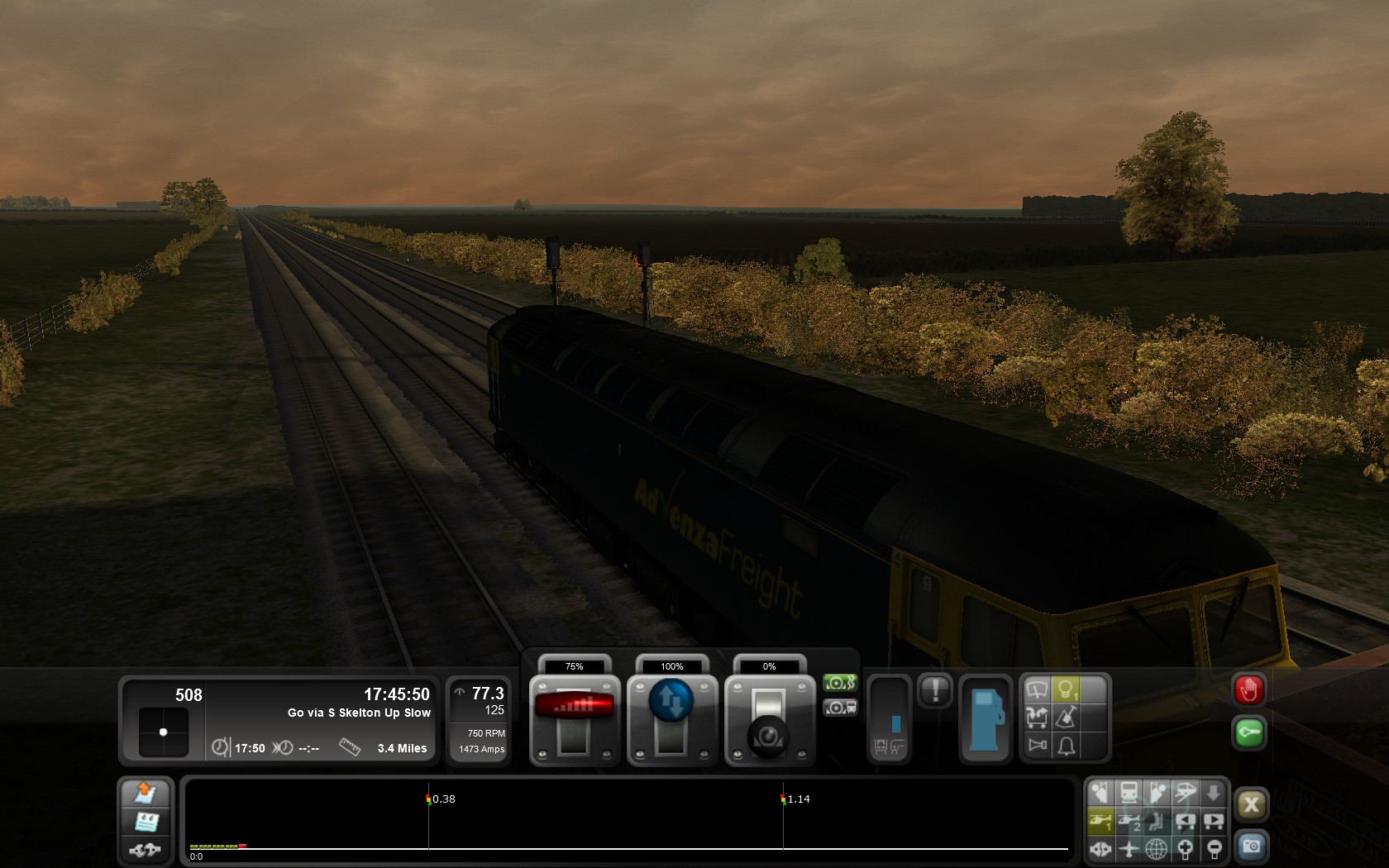Click the green key start button
Viewport: 1389px width, 868px height.
[1248, 732]
